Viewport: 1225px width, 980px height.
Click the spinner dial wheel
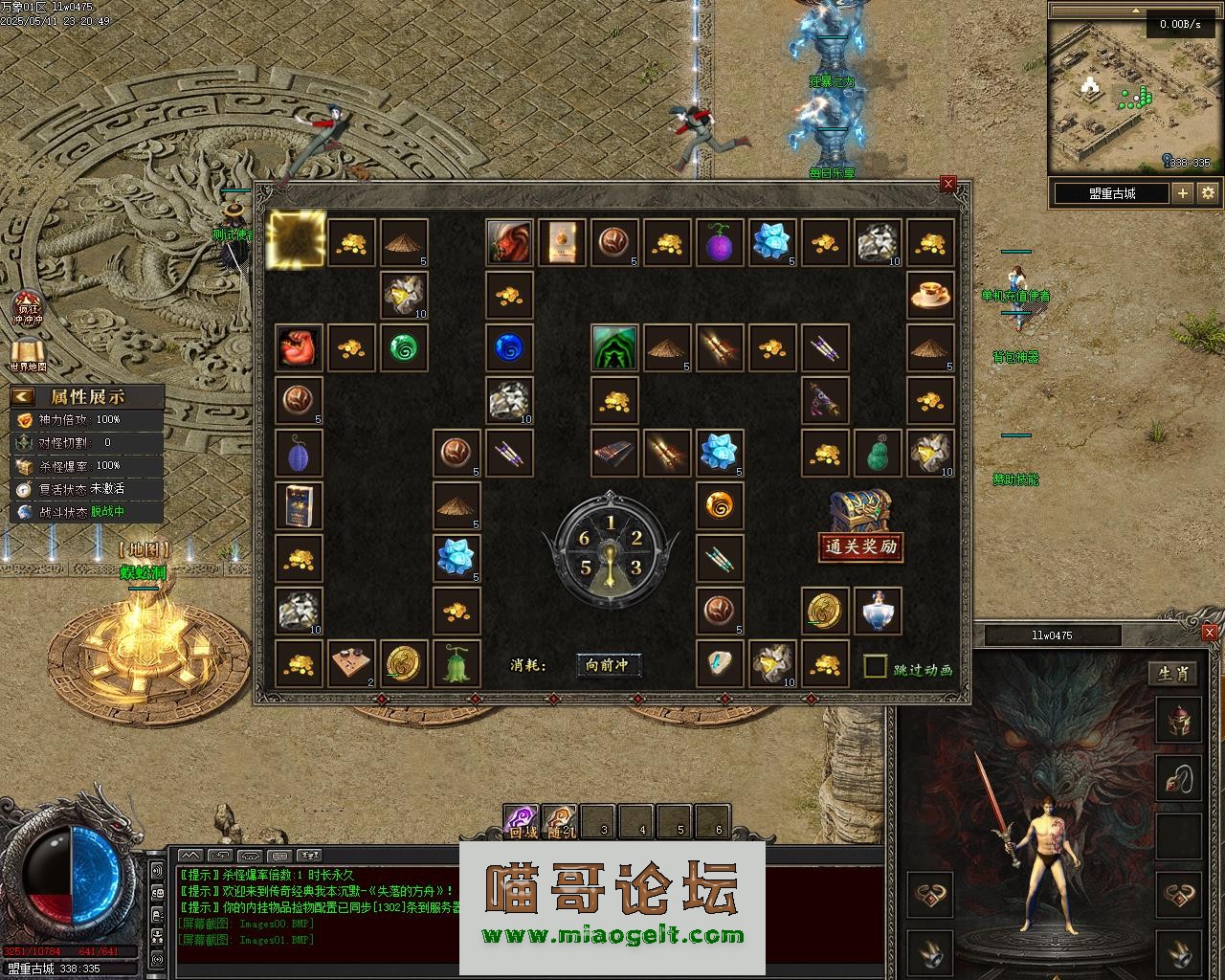click(x=611, y=551)
